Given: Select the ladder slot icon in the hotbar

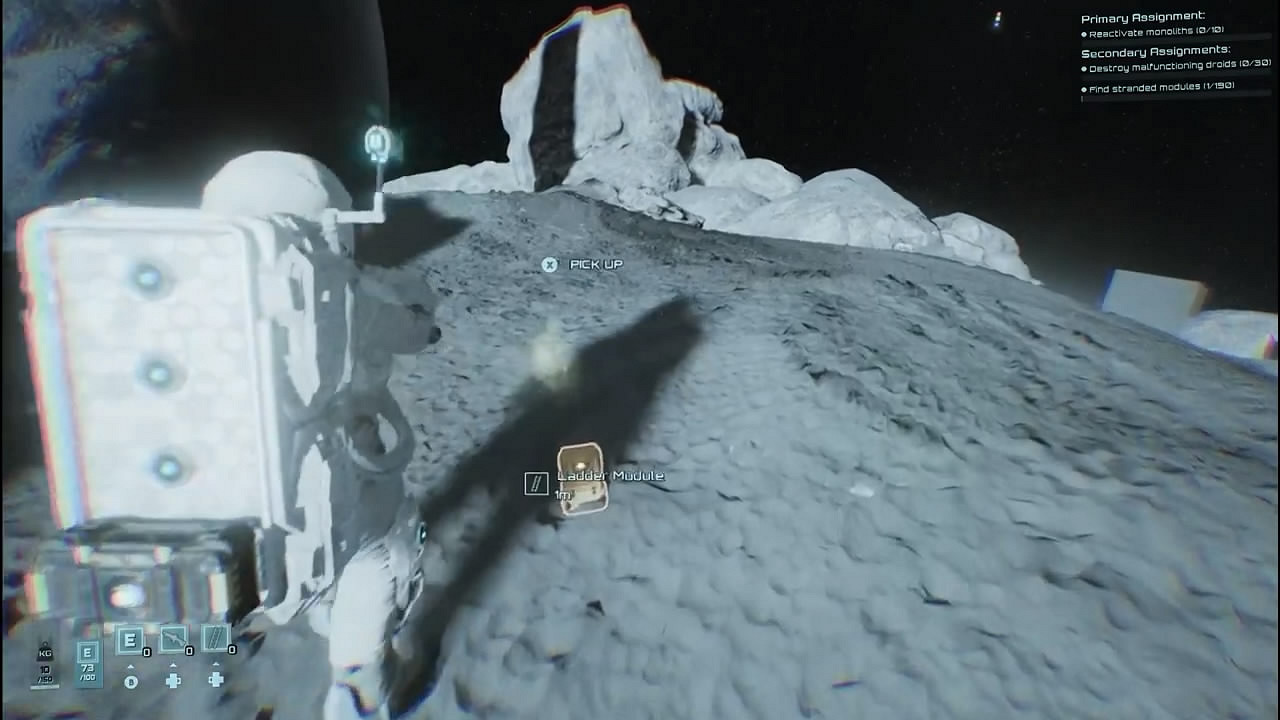Looking at the screenshot, I should pyautogui.click(x=215, y=638).
